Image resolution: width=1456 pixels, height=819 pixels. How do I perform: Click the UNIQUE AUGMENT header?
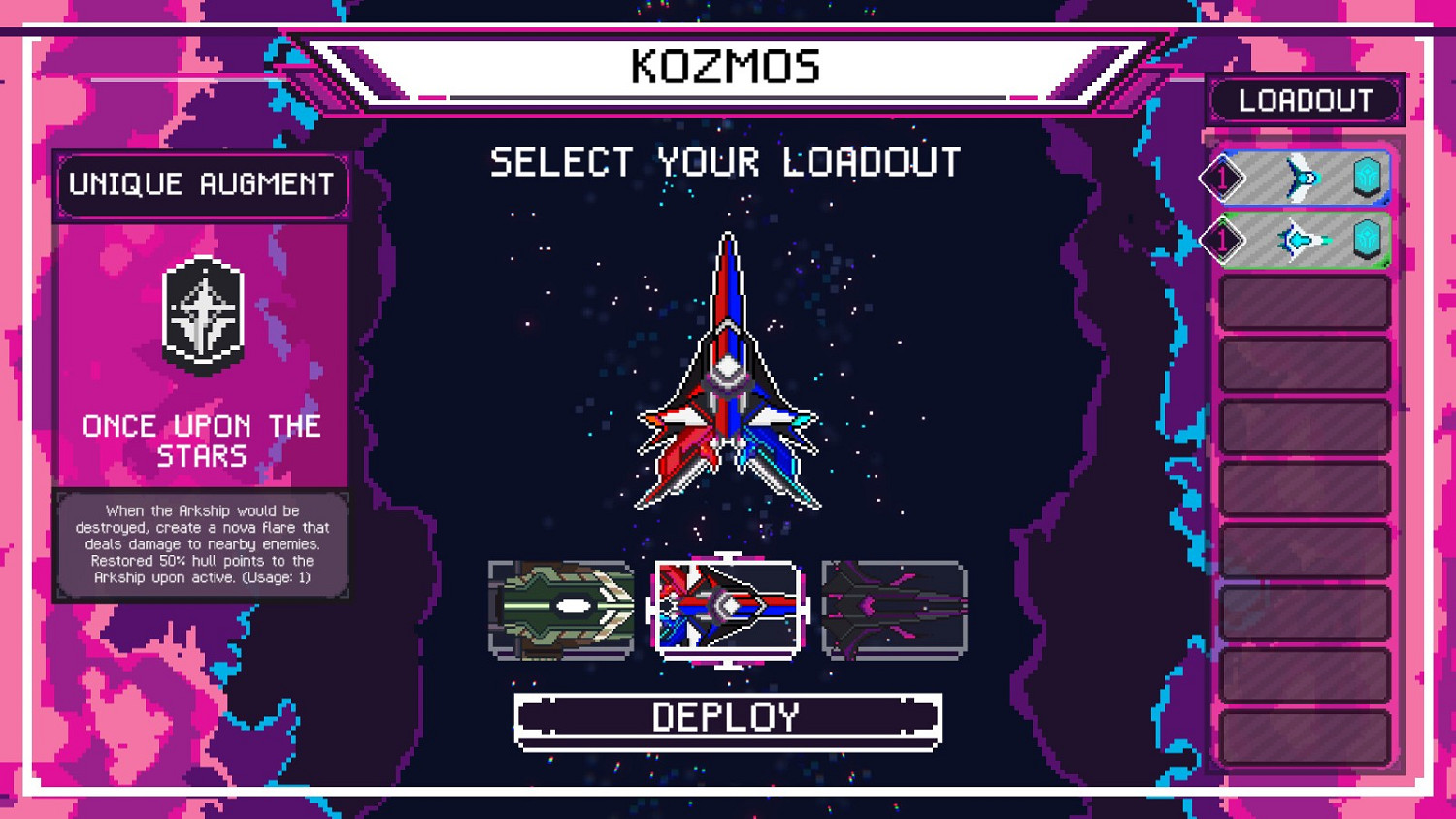(201, 184)
